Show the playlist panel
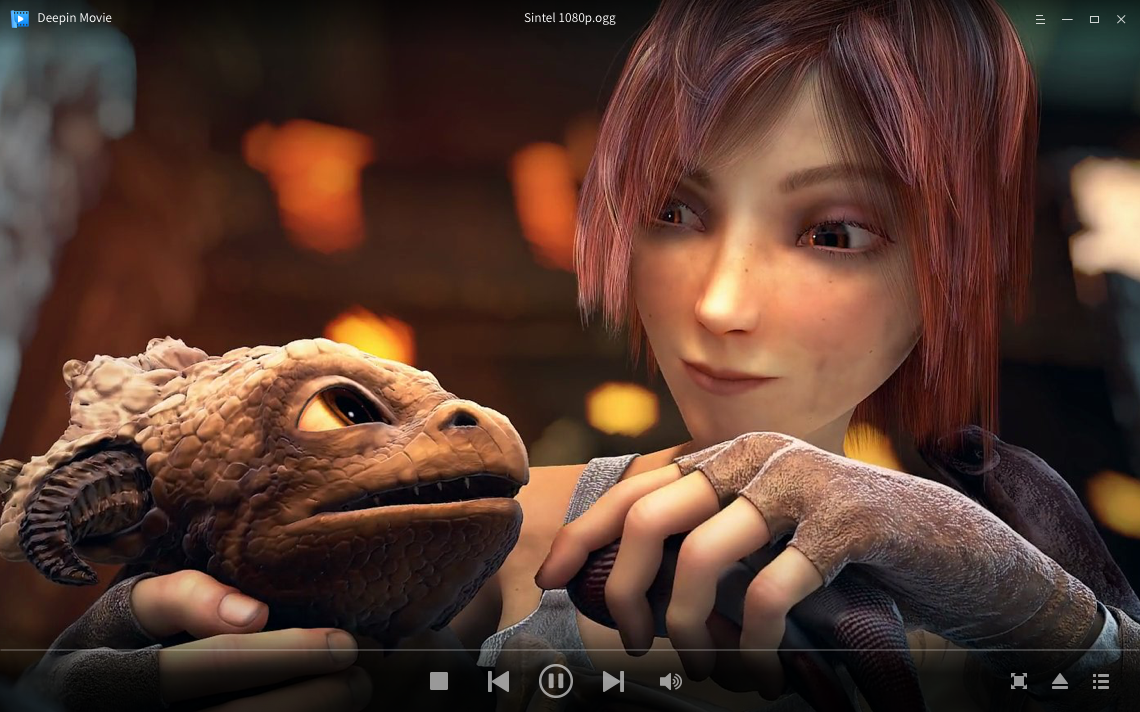This screenshot has width=1140, height=712. [x=1101, y=681]
